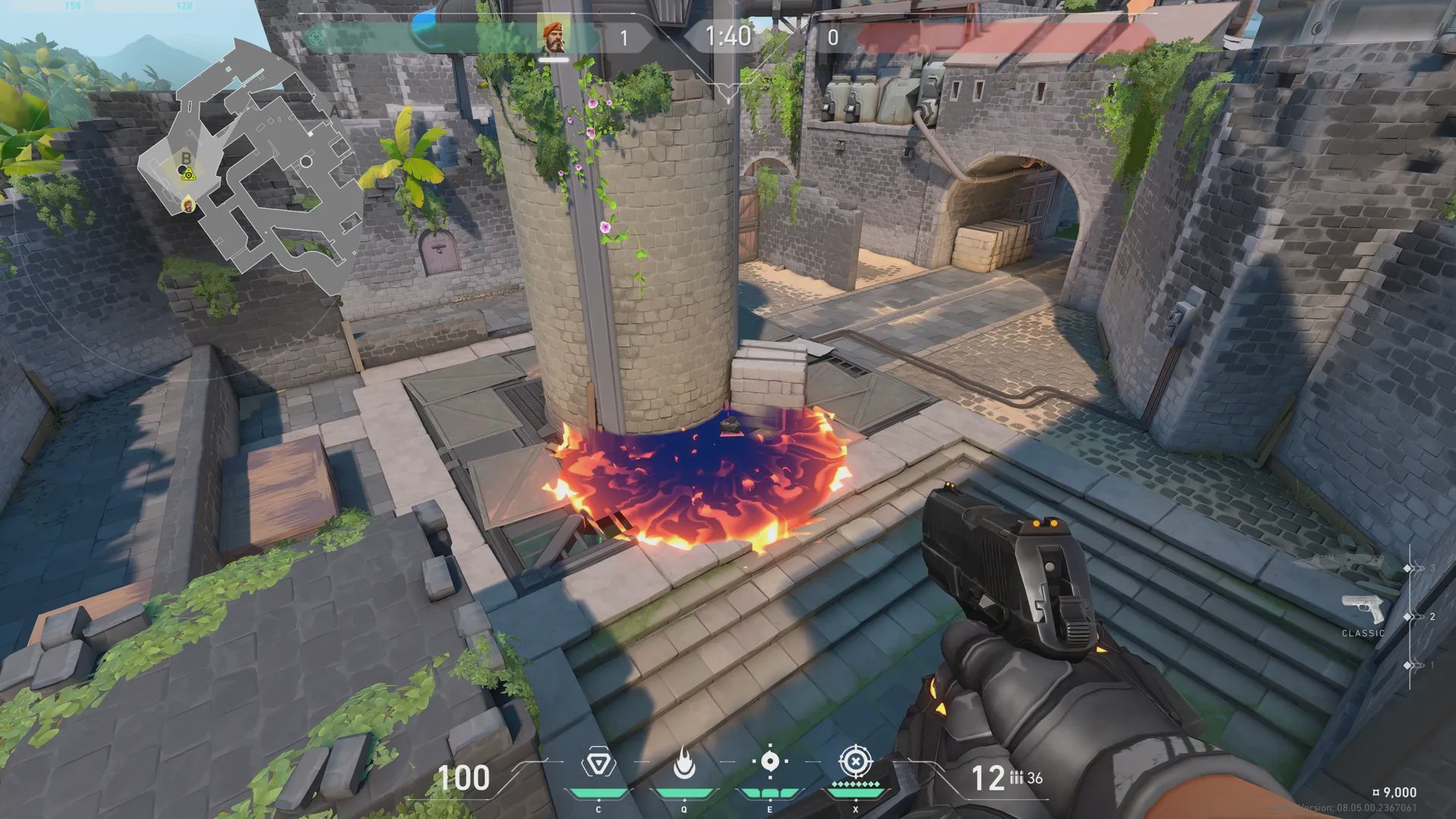Use the Incendiary flame ability icon
The width and height of the screenshot is (1456, 819).
tap(684, 763)
